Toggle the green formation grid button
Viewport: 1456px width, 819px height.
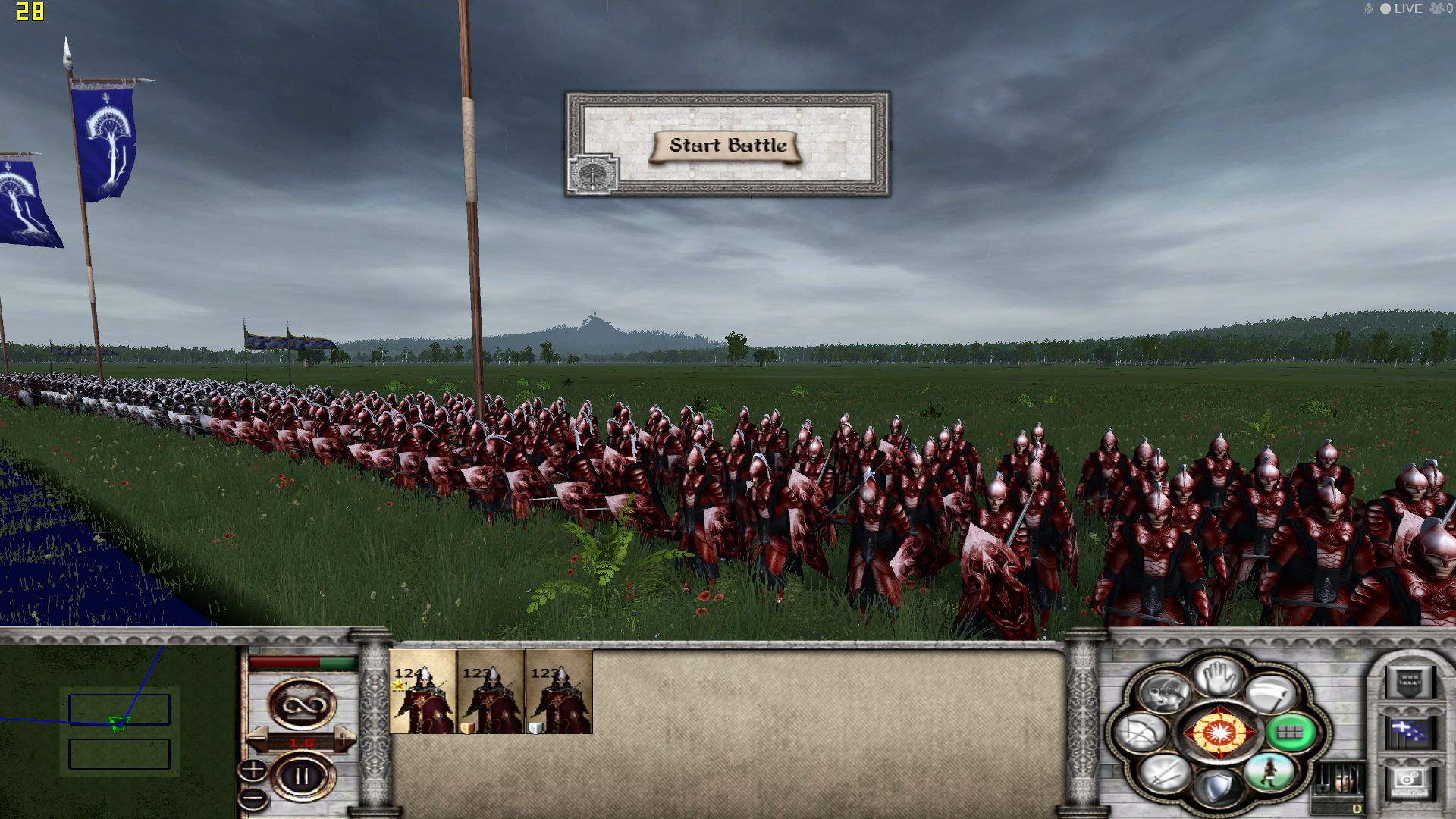click(1290, 733)
